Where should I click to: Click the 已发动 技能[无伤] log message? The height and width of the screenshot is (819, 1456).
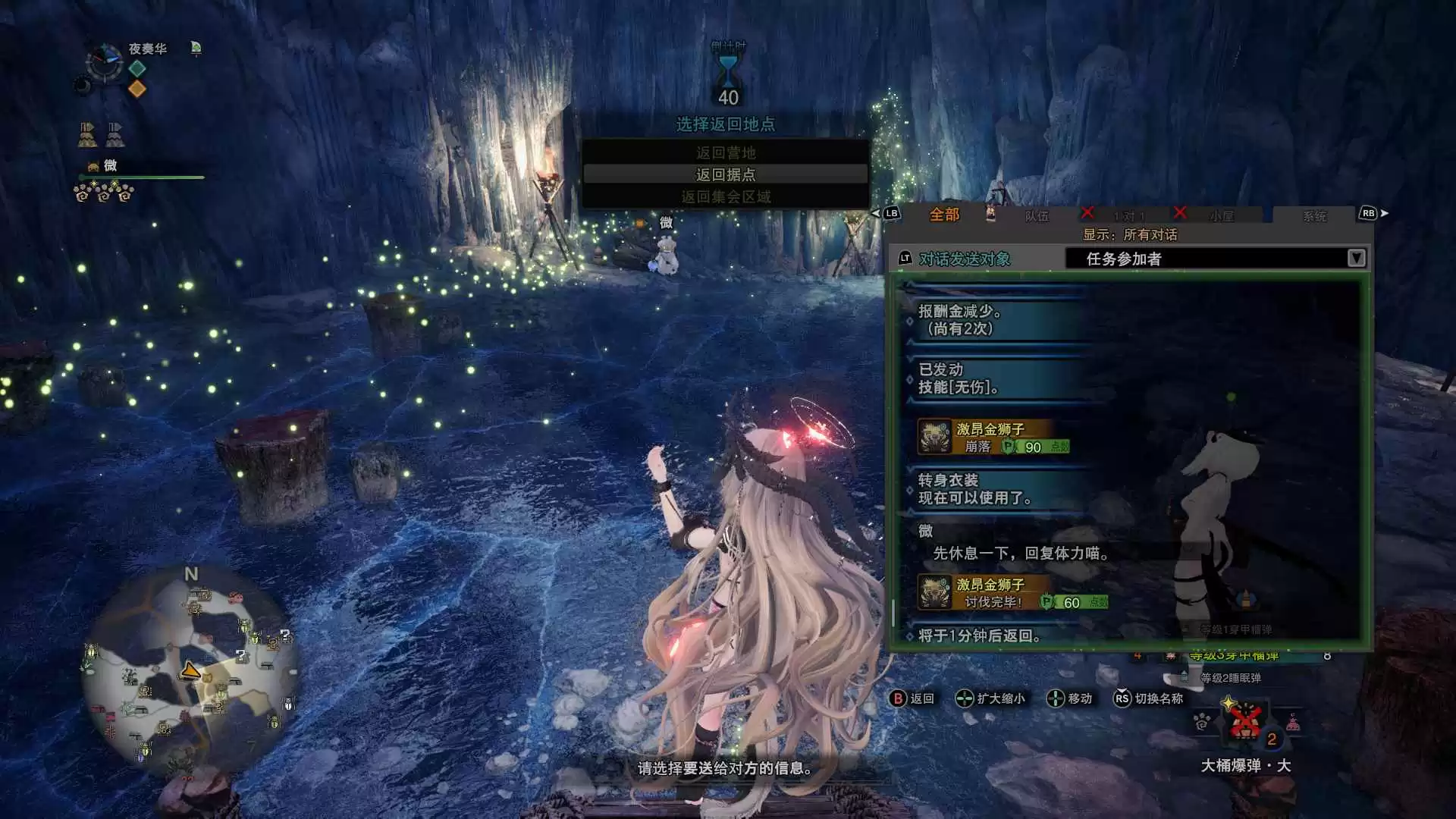click(x=959, y=378)
